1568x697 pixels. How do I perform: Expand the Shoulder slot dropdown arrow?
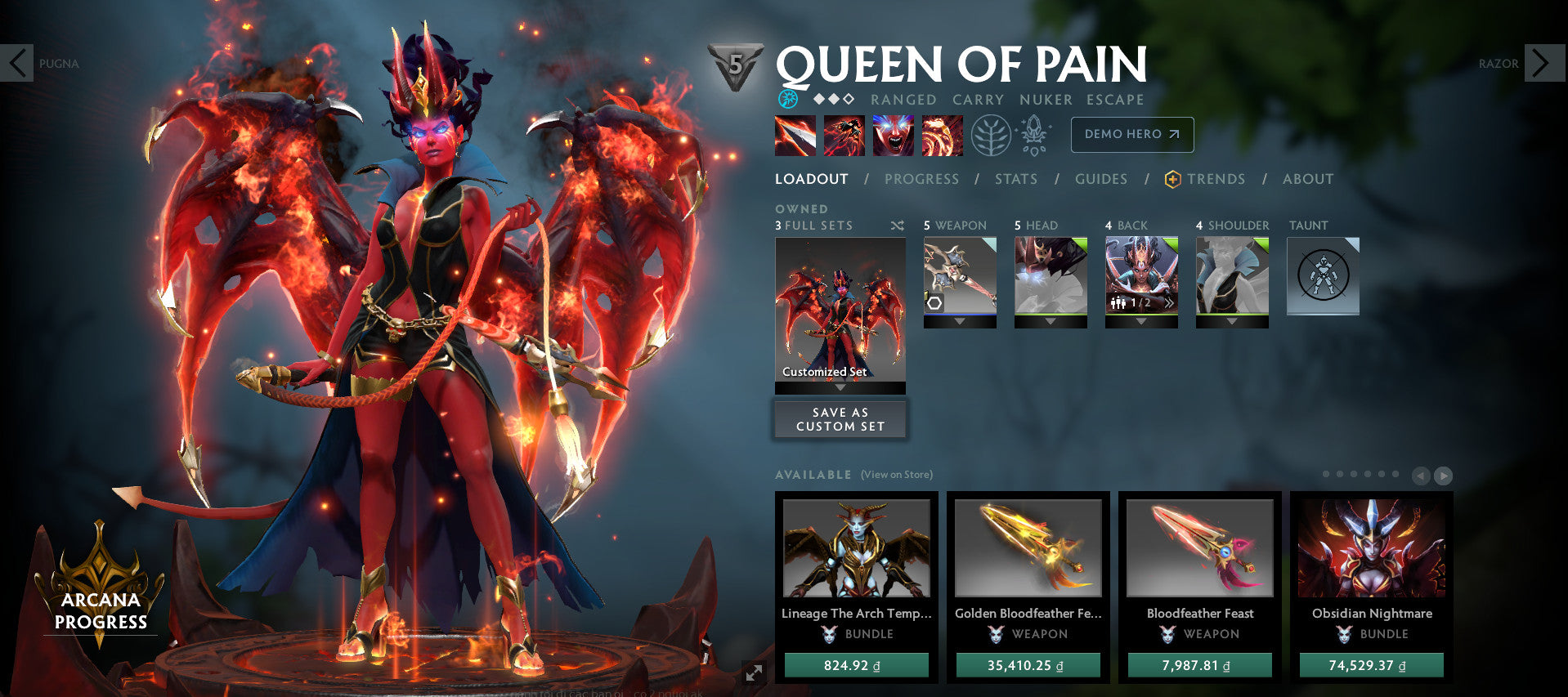pos(1233,322)
